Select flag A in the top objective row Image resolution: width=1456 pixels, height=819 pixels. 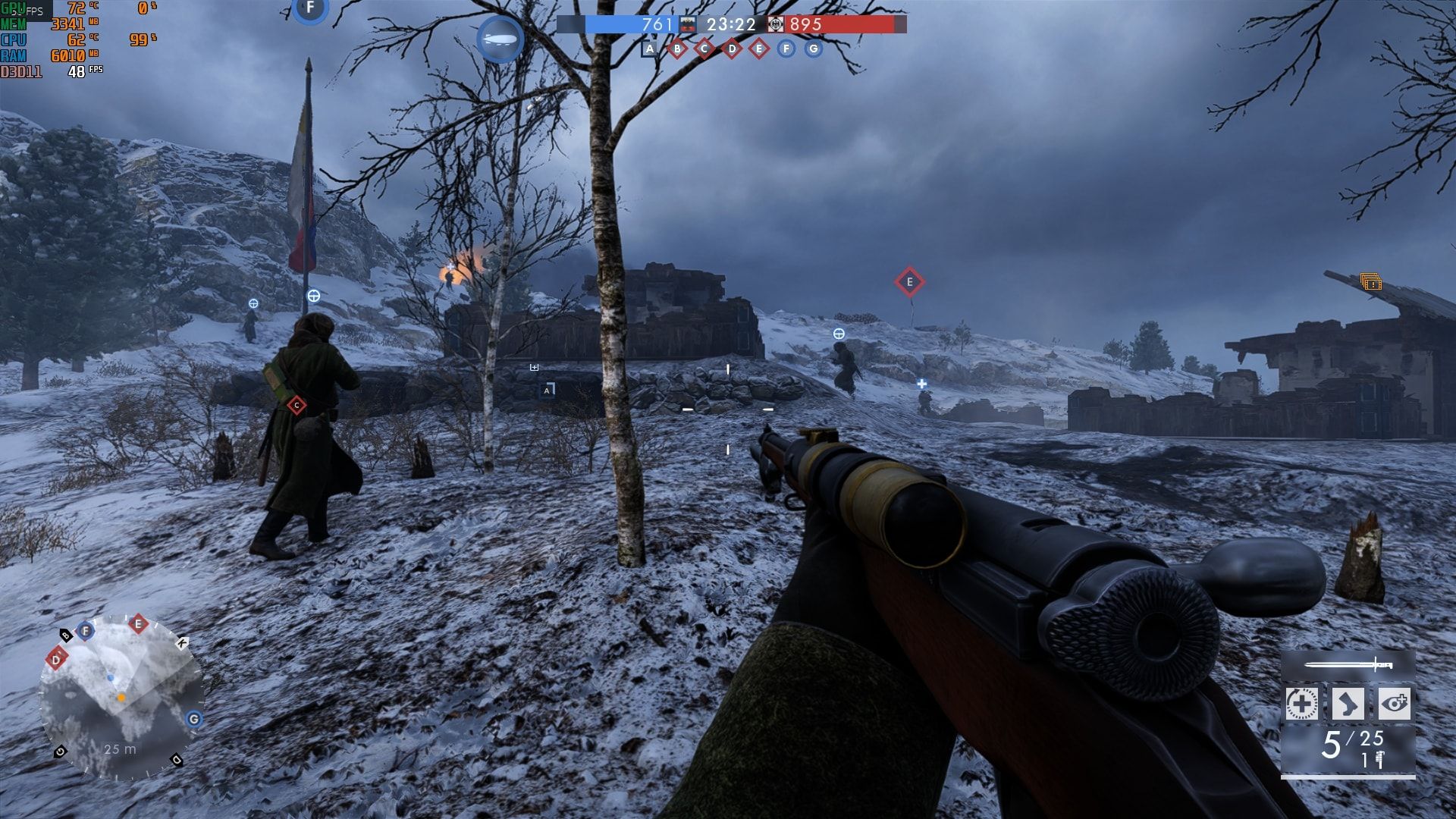[x=649, y=49]
